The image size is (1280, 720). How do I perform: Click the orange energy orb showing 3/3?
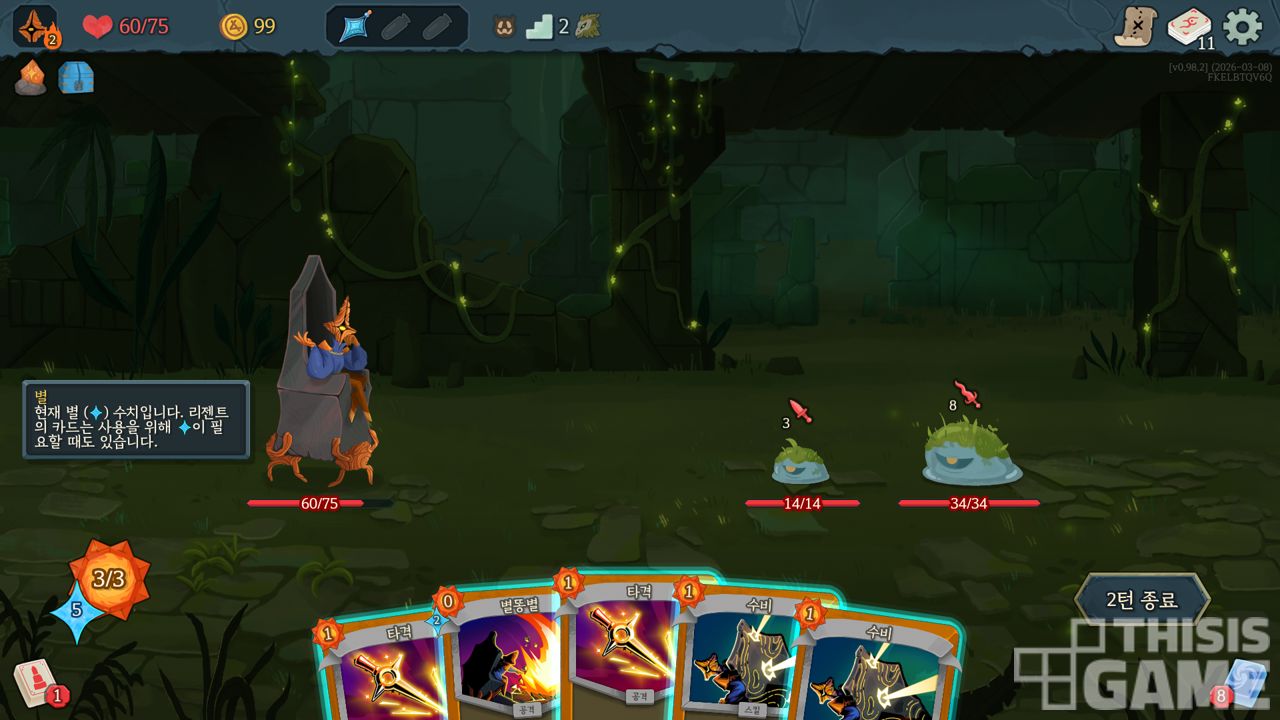tap(109, 578)
